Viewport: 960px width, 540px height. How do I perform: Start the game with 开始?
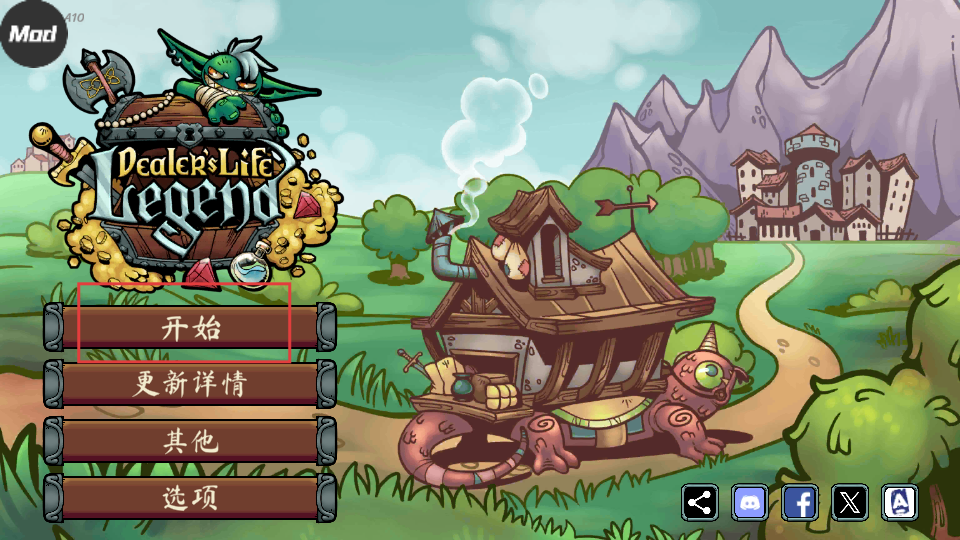click(x=190, y=327)
